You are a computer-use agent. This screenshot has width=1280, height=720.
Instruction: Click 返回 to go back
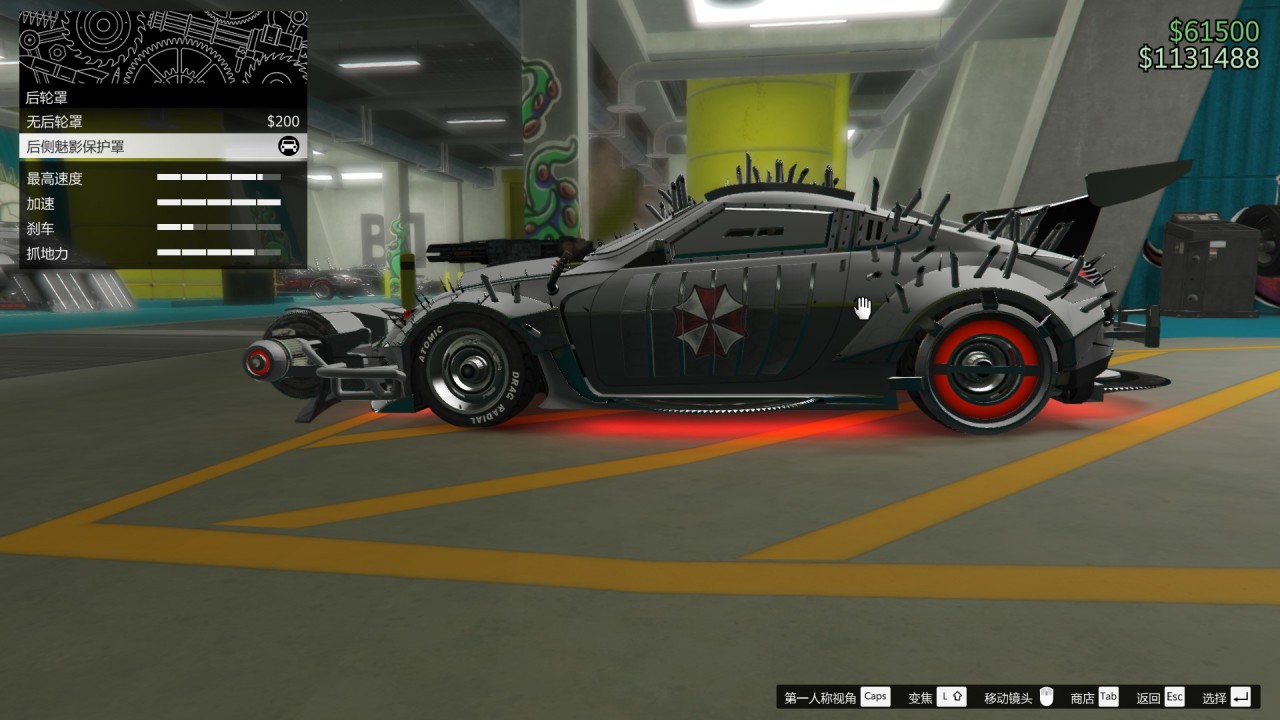click(x=1147, y=696)
